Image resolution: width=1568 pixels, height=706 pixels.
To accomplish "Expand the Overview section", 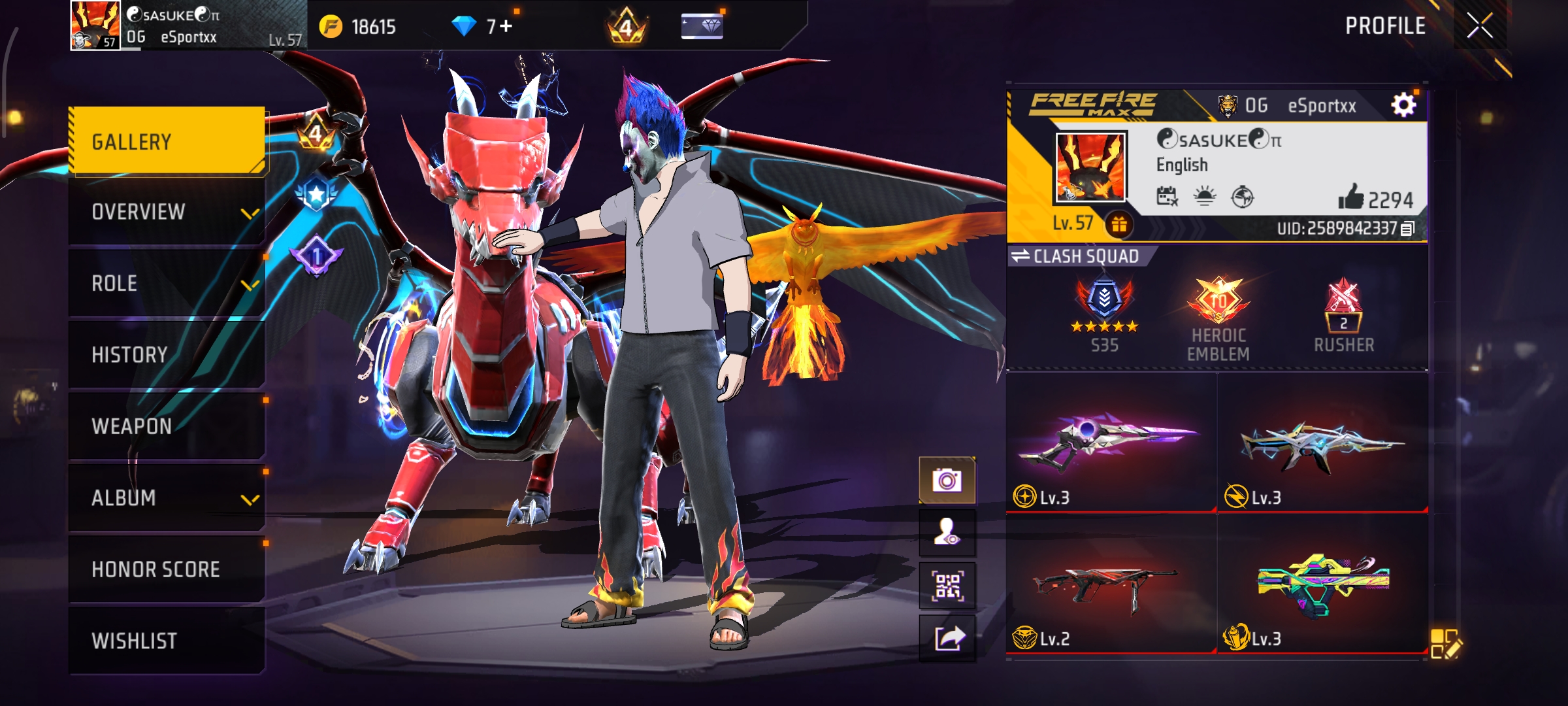I will pos(167,212).
